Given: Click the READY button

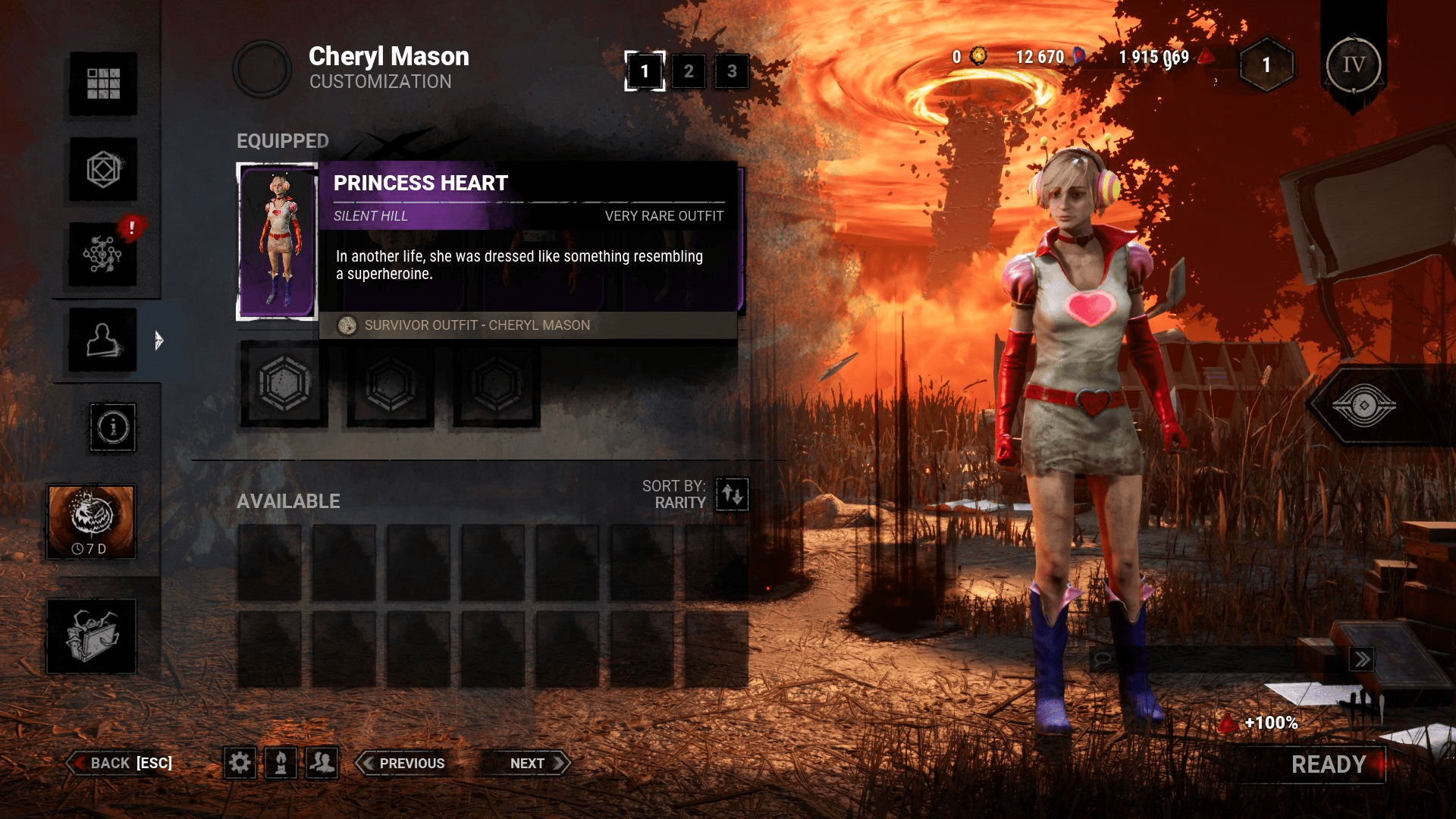Looking at the screenshot, I should (1329, 764).
